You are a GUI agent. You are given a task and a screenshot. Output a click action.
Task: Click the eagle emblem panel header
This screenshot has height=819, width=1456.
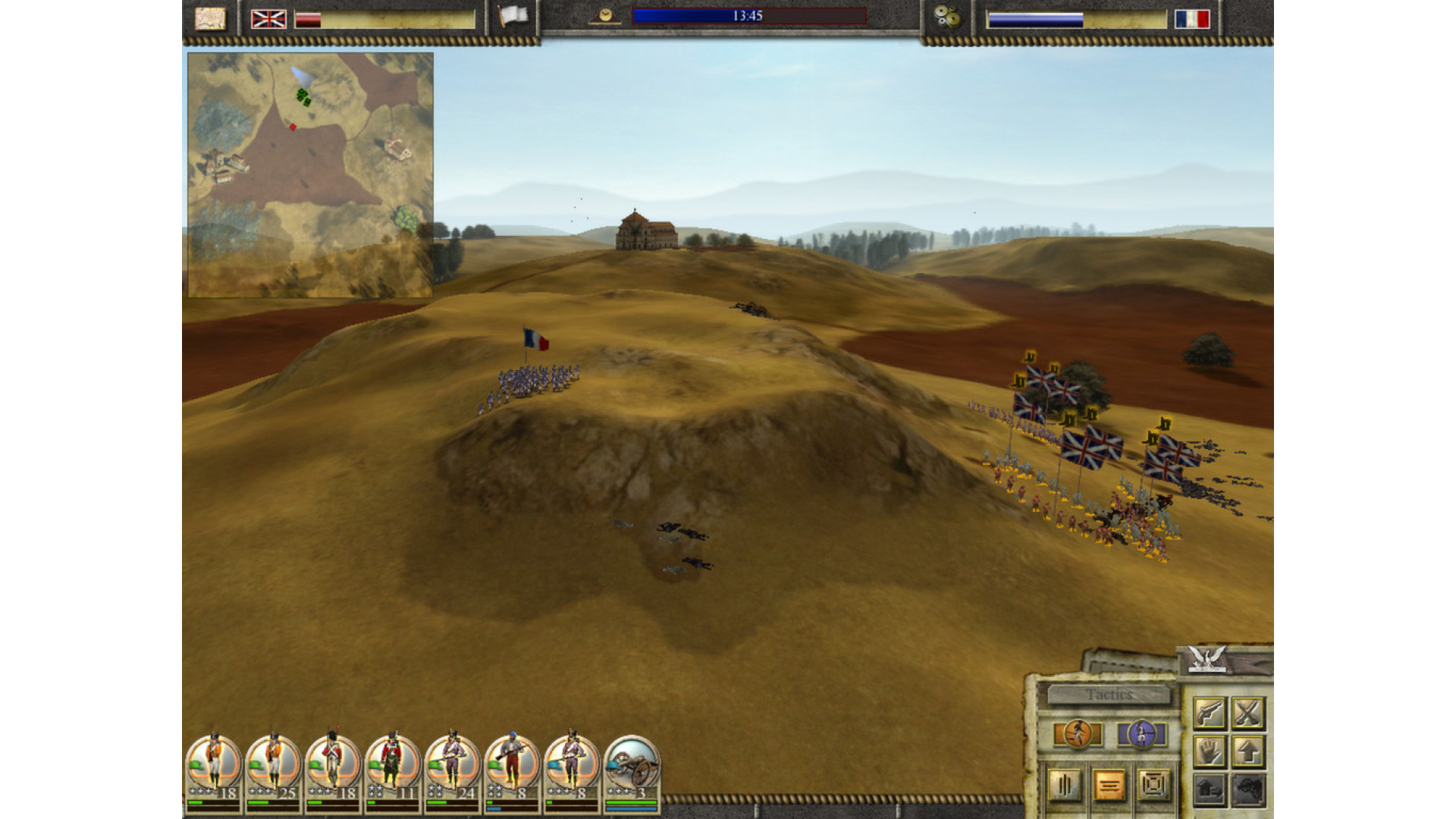point(1207,658)
